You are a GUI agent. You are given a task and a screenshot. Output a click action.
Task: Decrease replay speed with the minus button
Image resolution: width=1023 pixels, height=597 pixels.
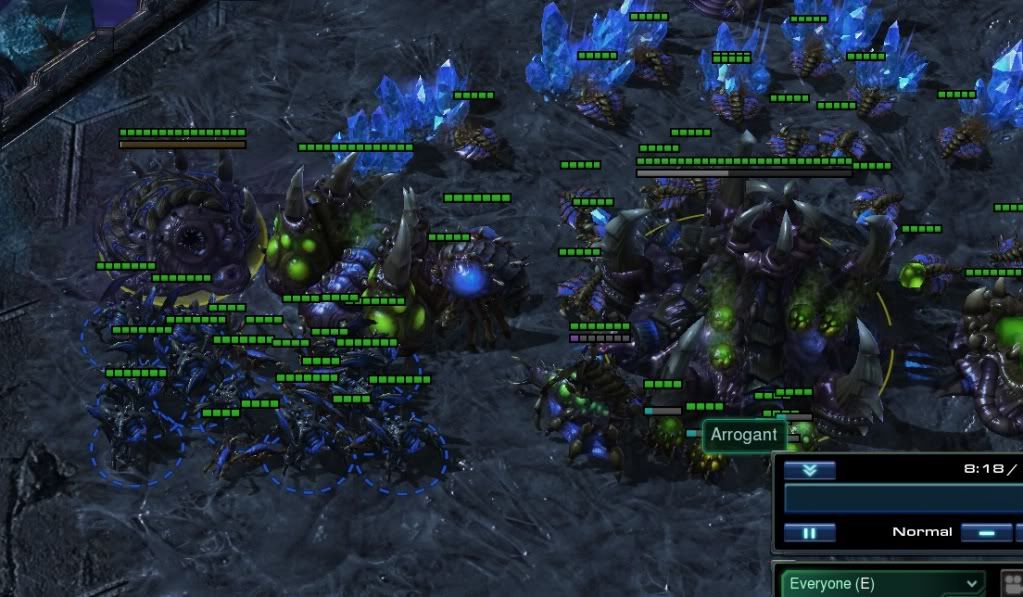coord(986,533)
